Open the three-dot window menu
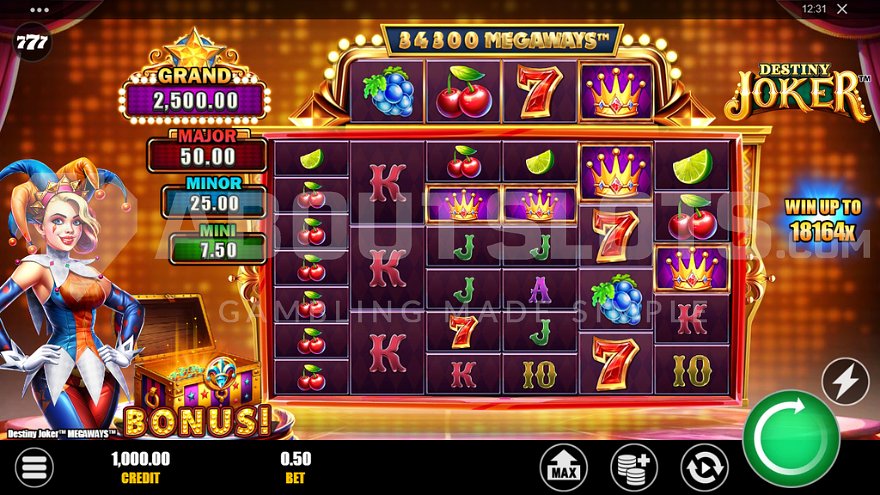 point(41,8)
